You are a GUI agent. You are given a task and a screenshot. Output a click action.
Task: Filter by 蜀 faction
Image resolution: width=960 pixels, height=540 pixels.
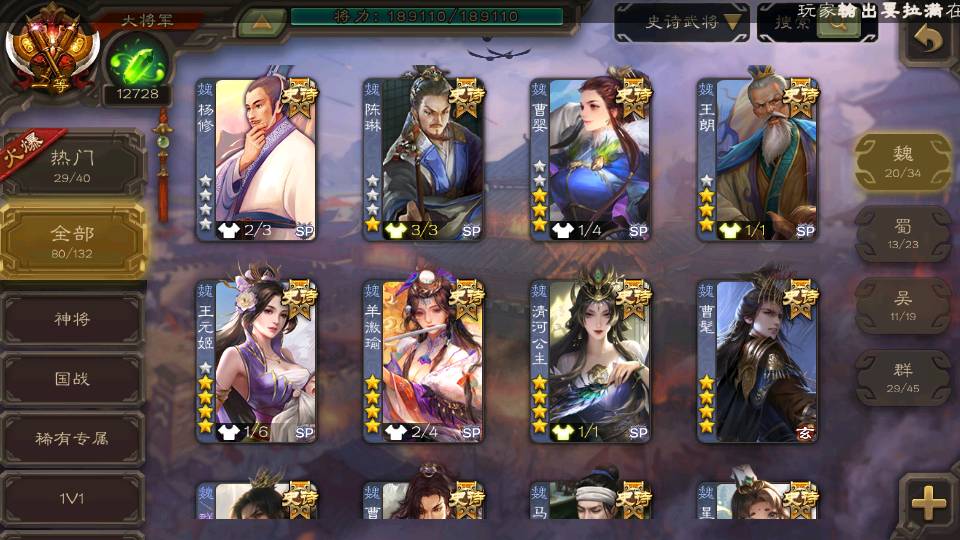(903, 234)
